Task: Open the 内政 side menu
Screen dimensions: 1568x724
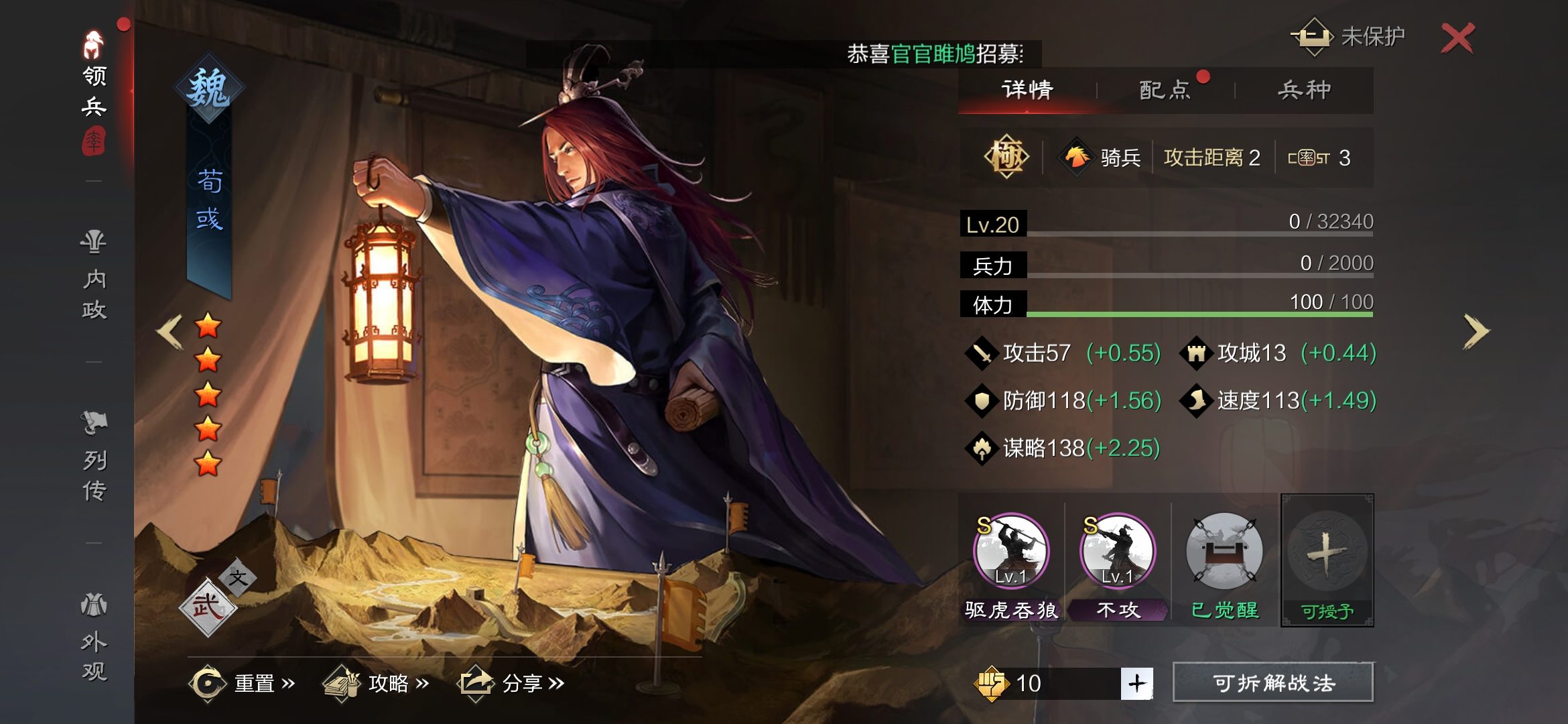Action: 94,275
